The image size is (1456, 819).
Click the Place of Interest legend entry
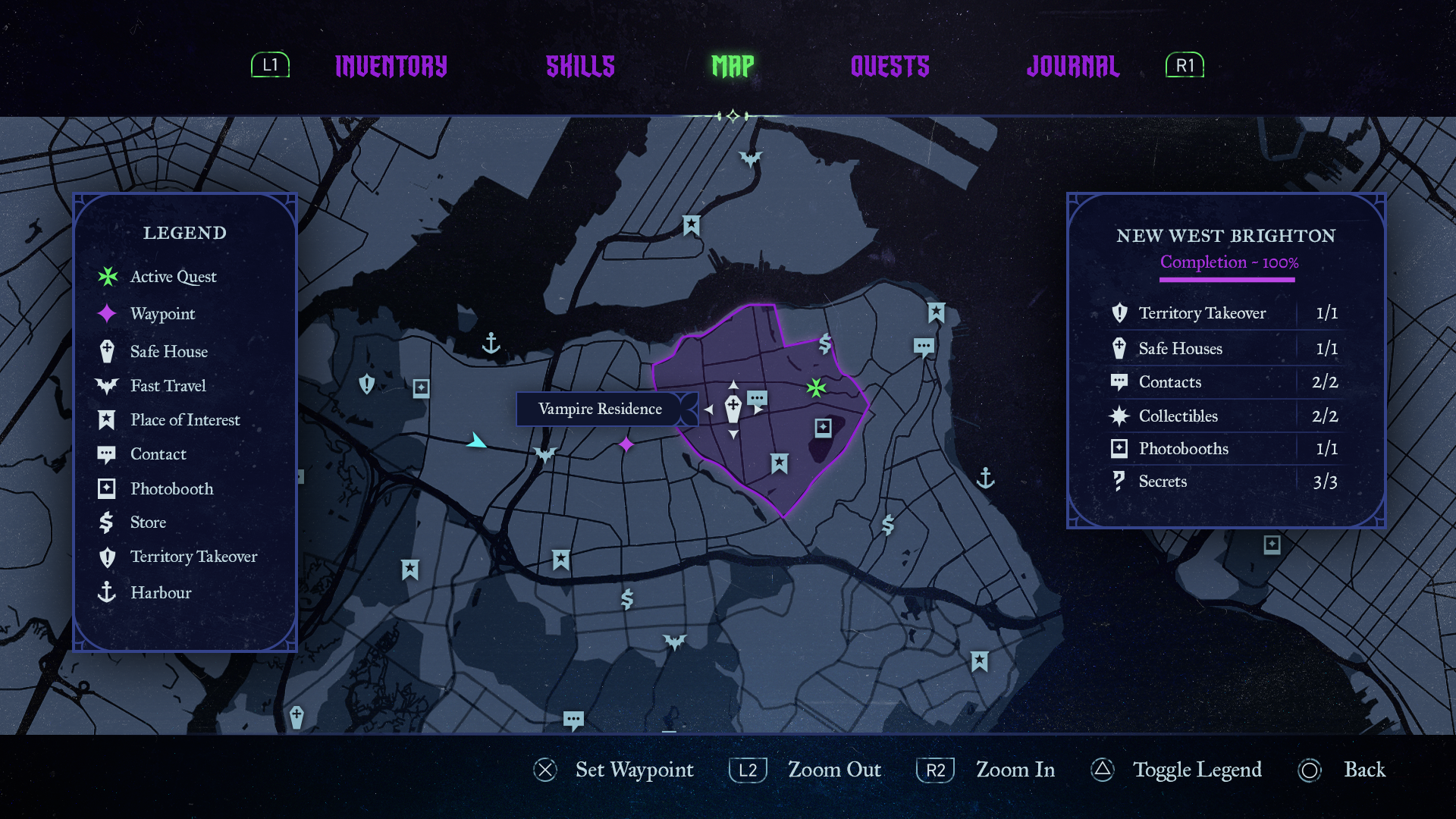pyautogui.click(x=184, y=420)
